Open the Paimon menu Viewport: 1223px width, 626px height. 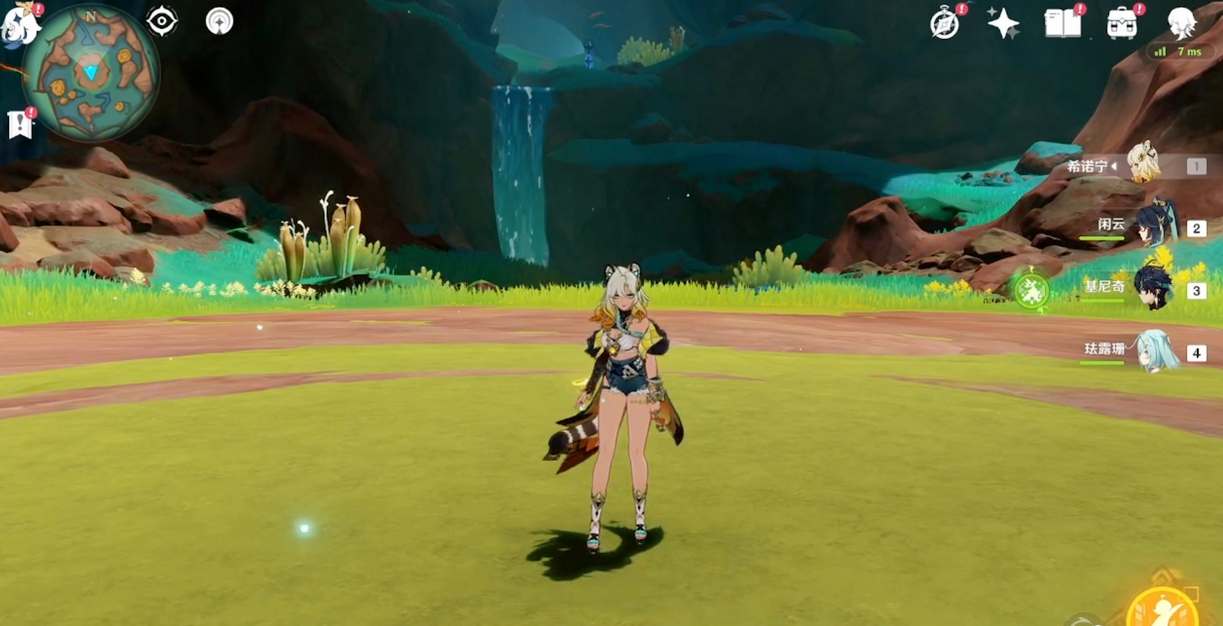(18, 24)
